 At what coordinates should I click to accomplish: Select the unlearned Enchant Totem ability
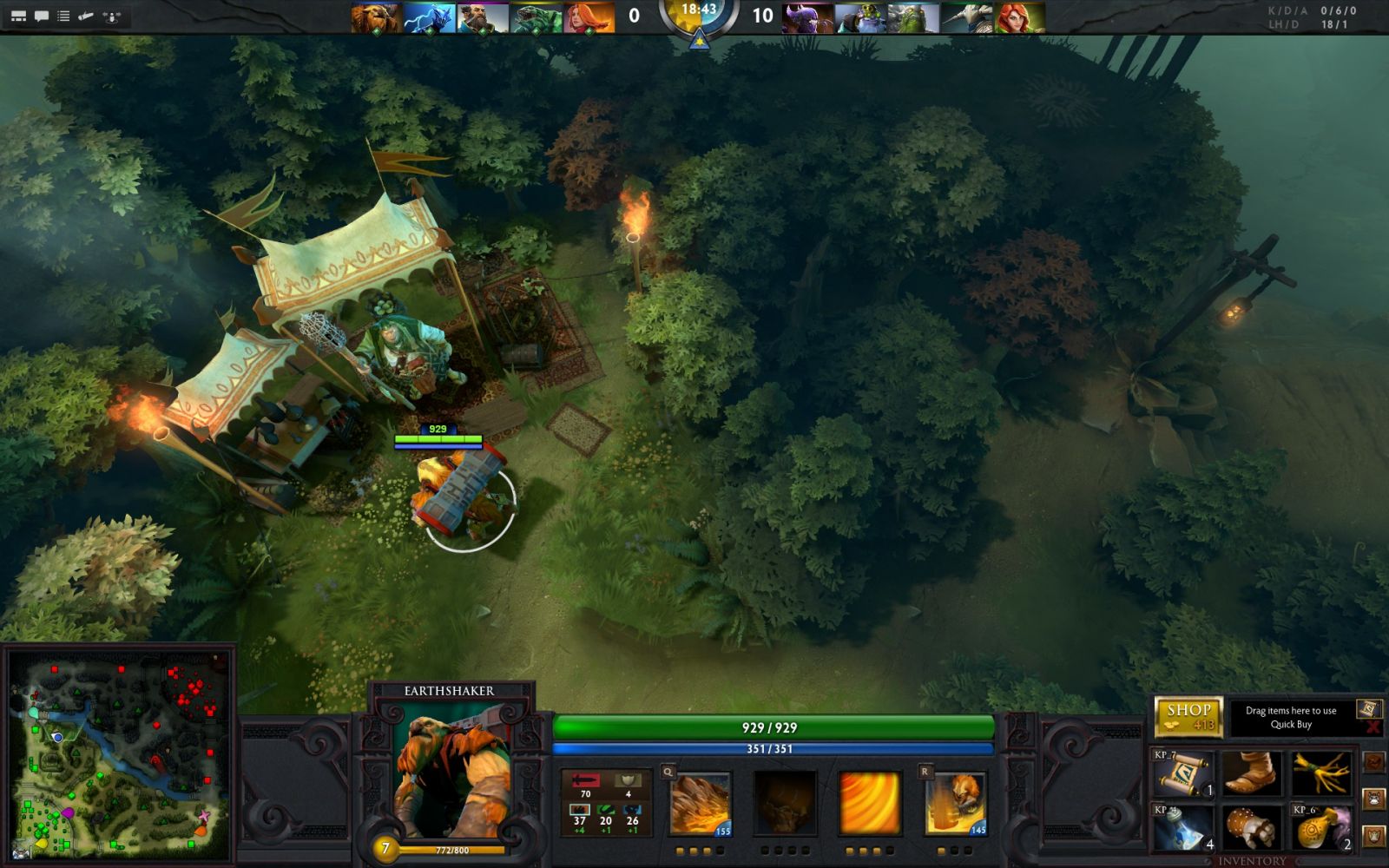coord(784,805)
